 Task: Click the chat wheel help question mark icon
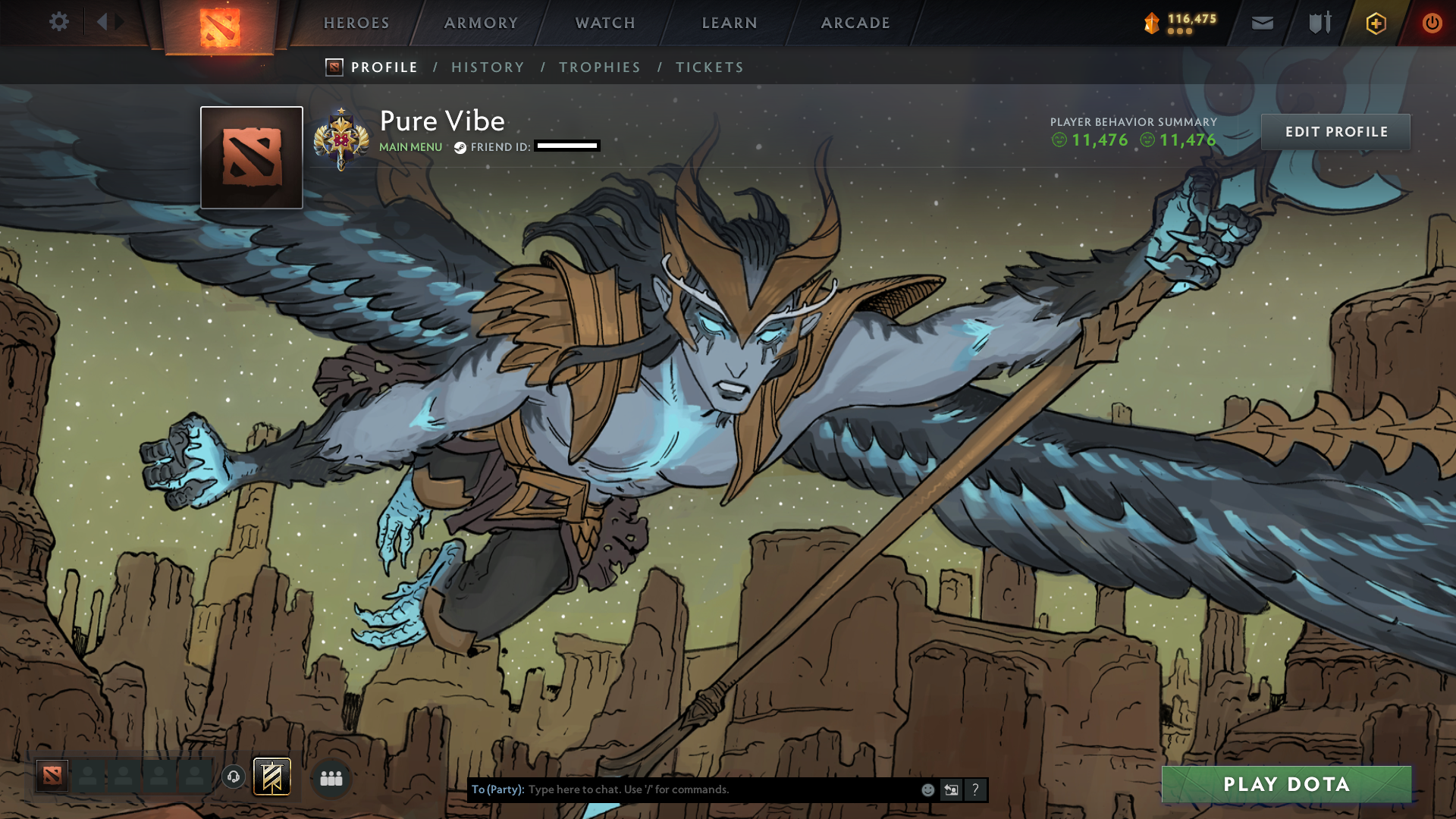pos(975,789)
